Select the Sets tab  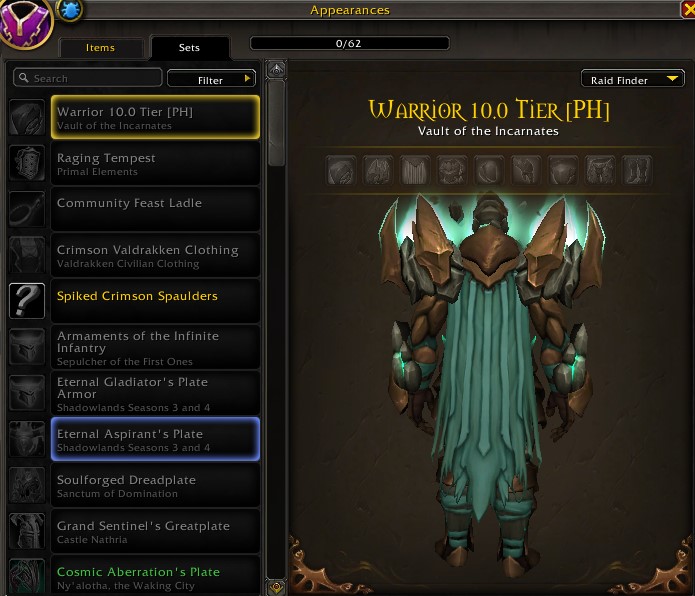coord(189,48)
